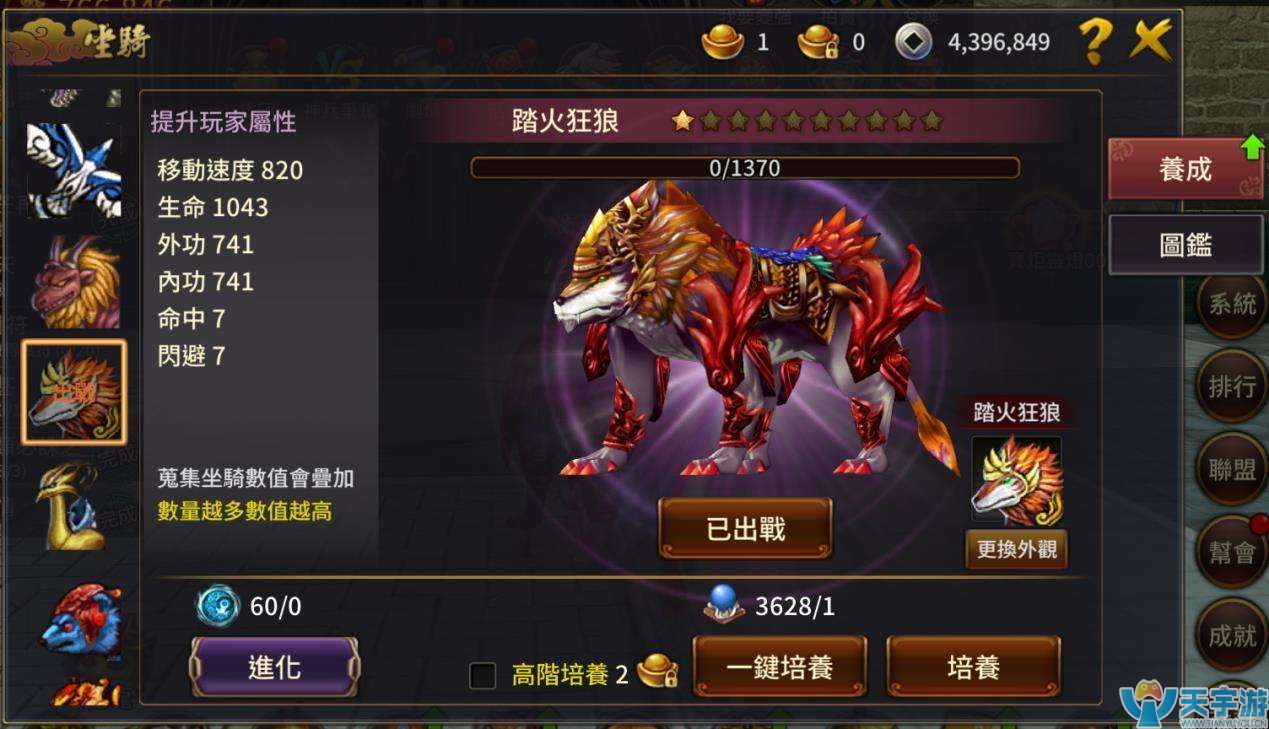Screen dimensions: 1269x729
Task: Switch to the 養成 tab
Action: click(1185, 169)
